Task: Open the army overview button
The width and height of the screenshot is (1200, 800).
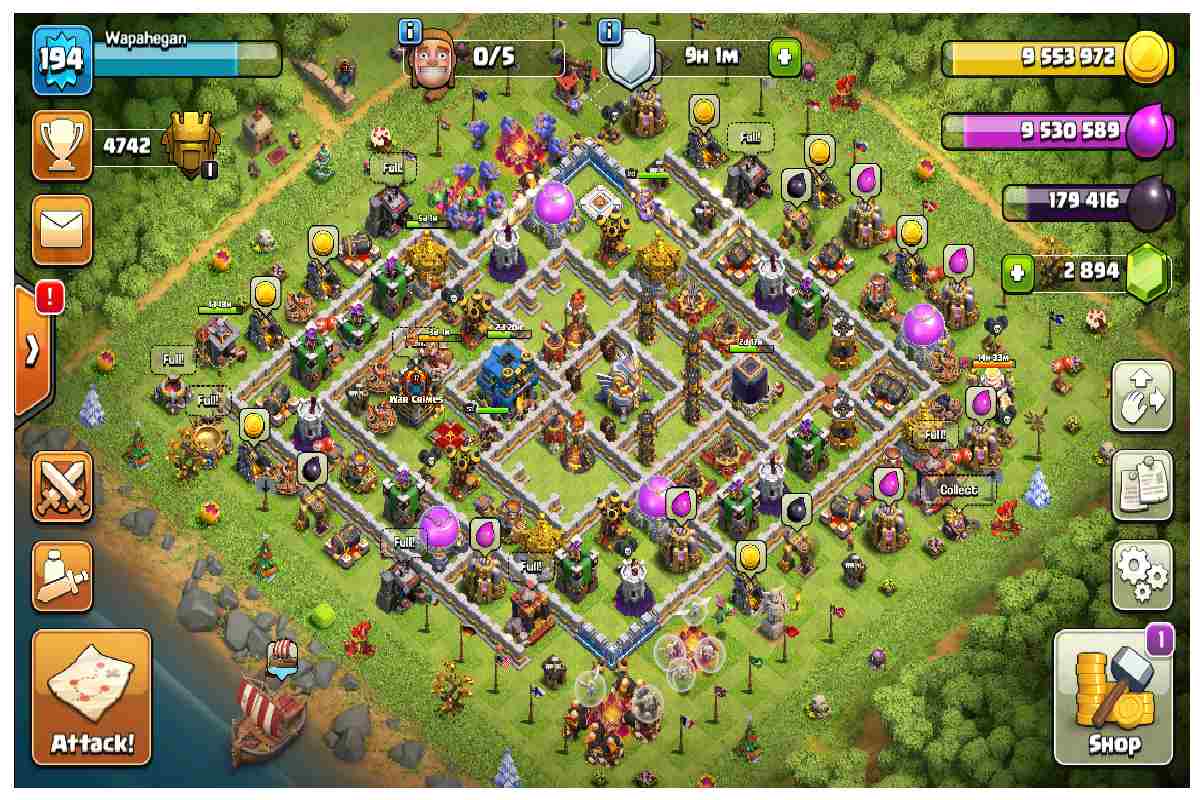Action: (x=62, y=577)
